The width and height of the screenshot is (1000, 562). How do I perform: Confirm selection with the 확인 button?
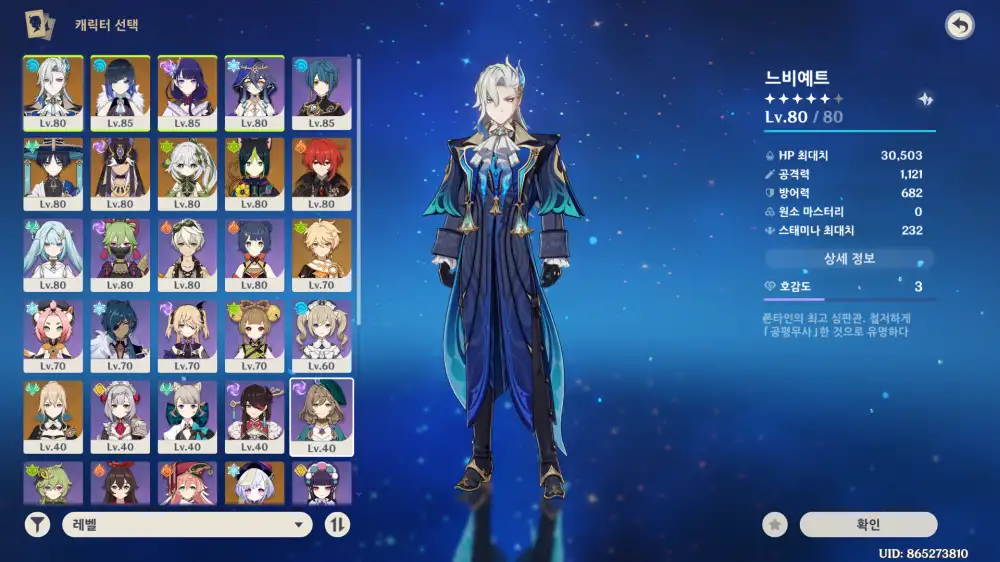coord(868,525)
